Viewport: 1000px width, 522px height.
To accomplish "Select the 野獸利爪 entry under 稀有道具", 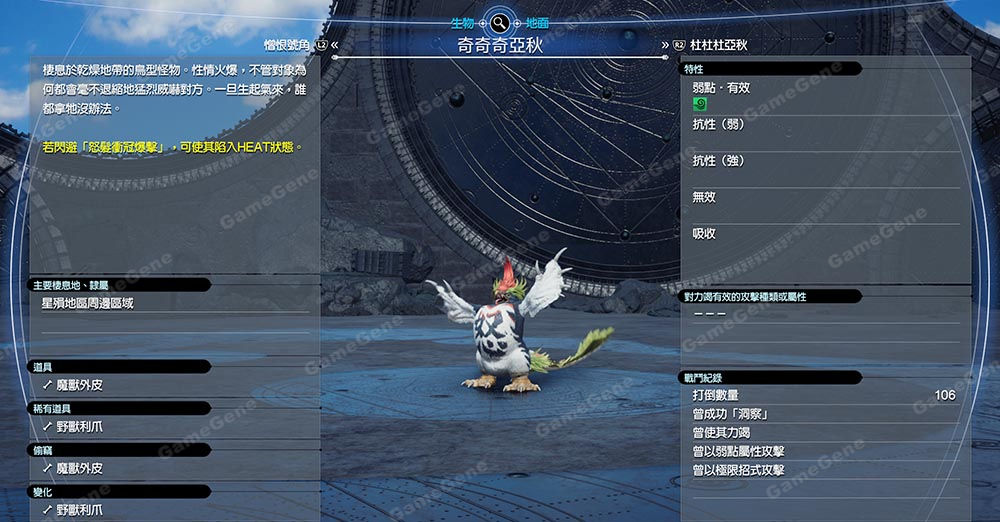I will [x=78, y=426].
